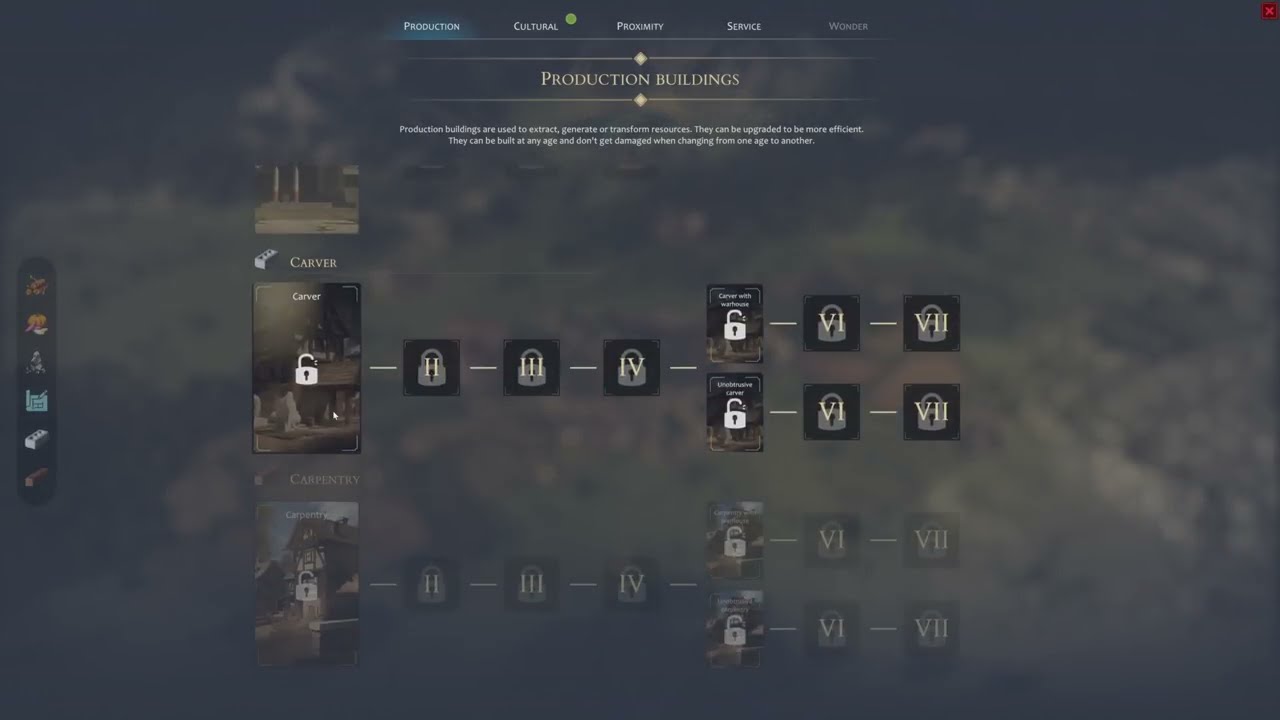The image size is (1280, 720).
Task: Close the buildings screen with the red X
Action: (x=1269, y=11)
